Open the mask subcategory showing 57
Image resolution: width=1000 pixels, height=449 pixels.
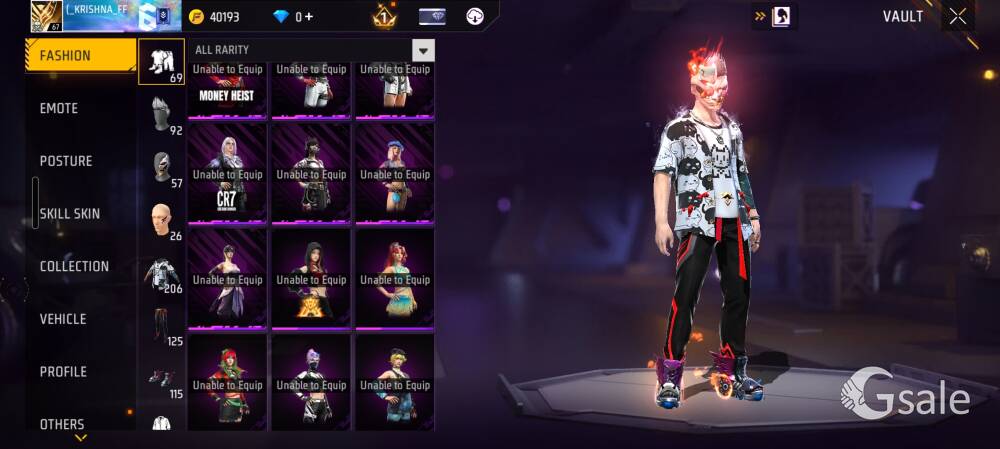(161, 167)
